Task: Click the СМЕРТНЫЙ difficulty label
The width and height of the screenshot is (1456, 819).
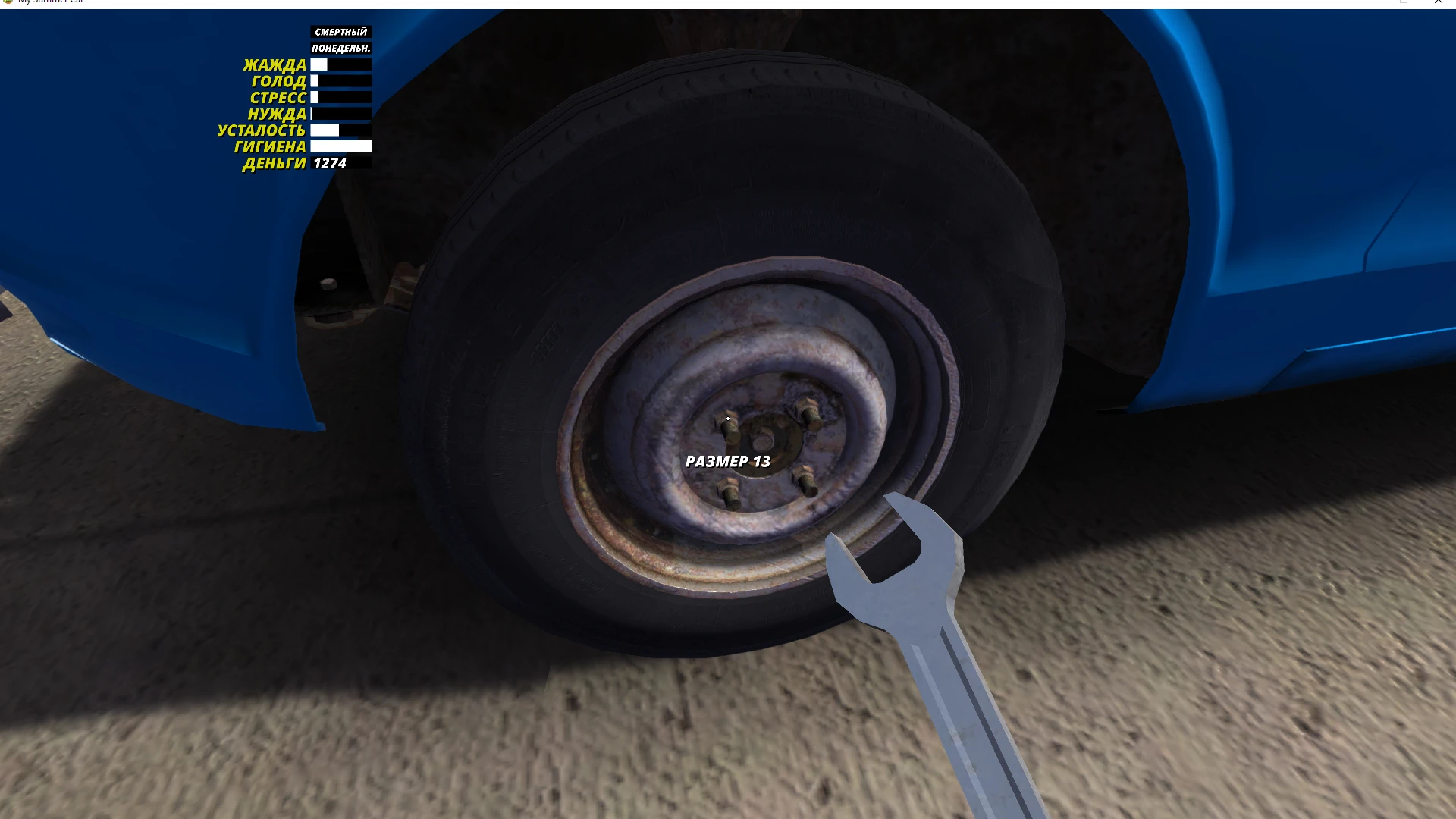Action: [341, 32]
